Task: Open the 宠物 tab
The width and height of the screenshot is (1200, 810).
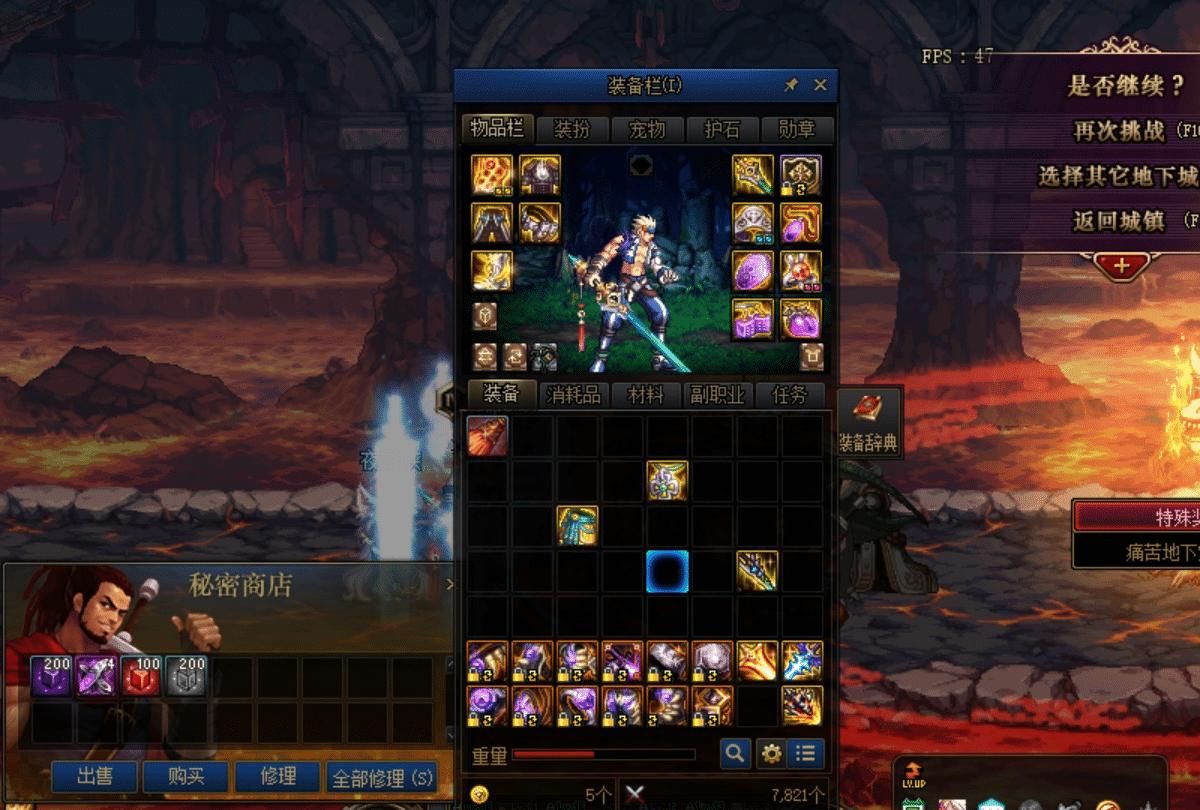Action: (646, 129)
